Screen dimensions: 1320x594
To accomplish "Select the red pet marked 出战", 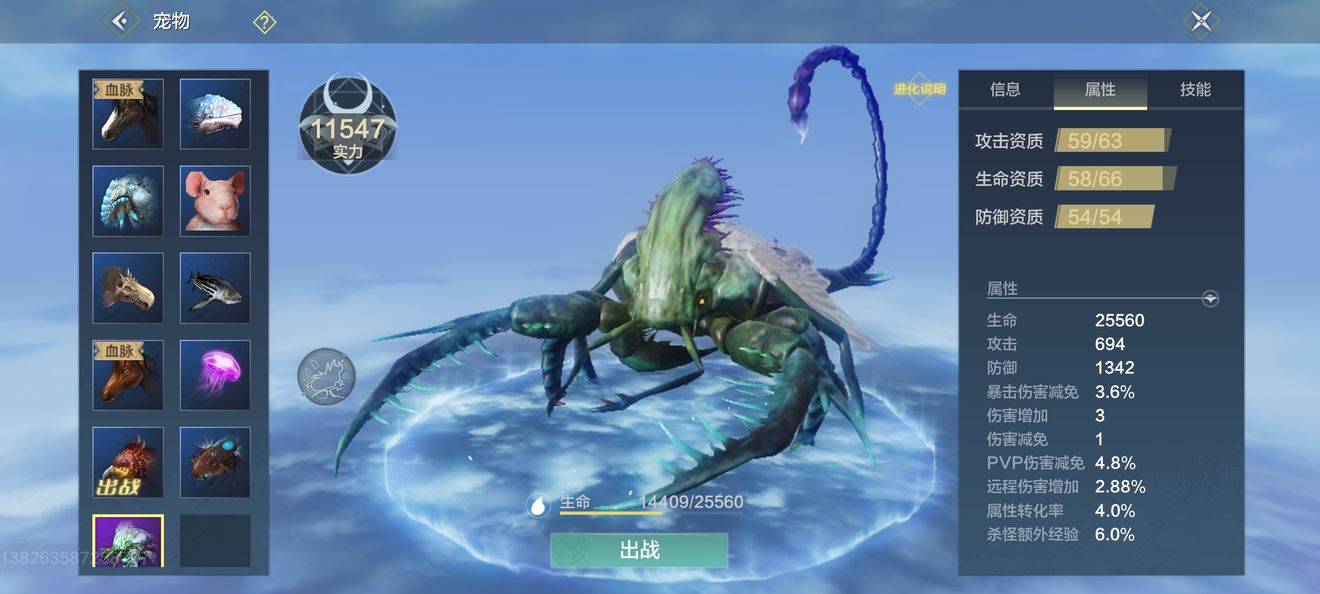I will [128, 462].
